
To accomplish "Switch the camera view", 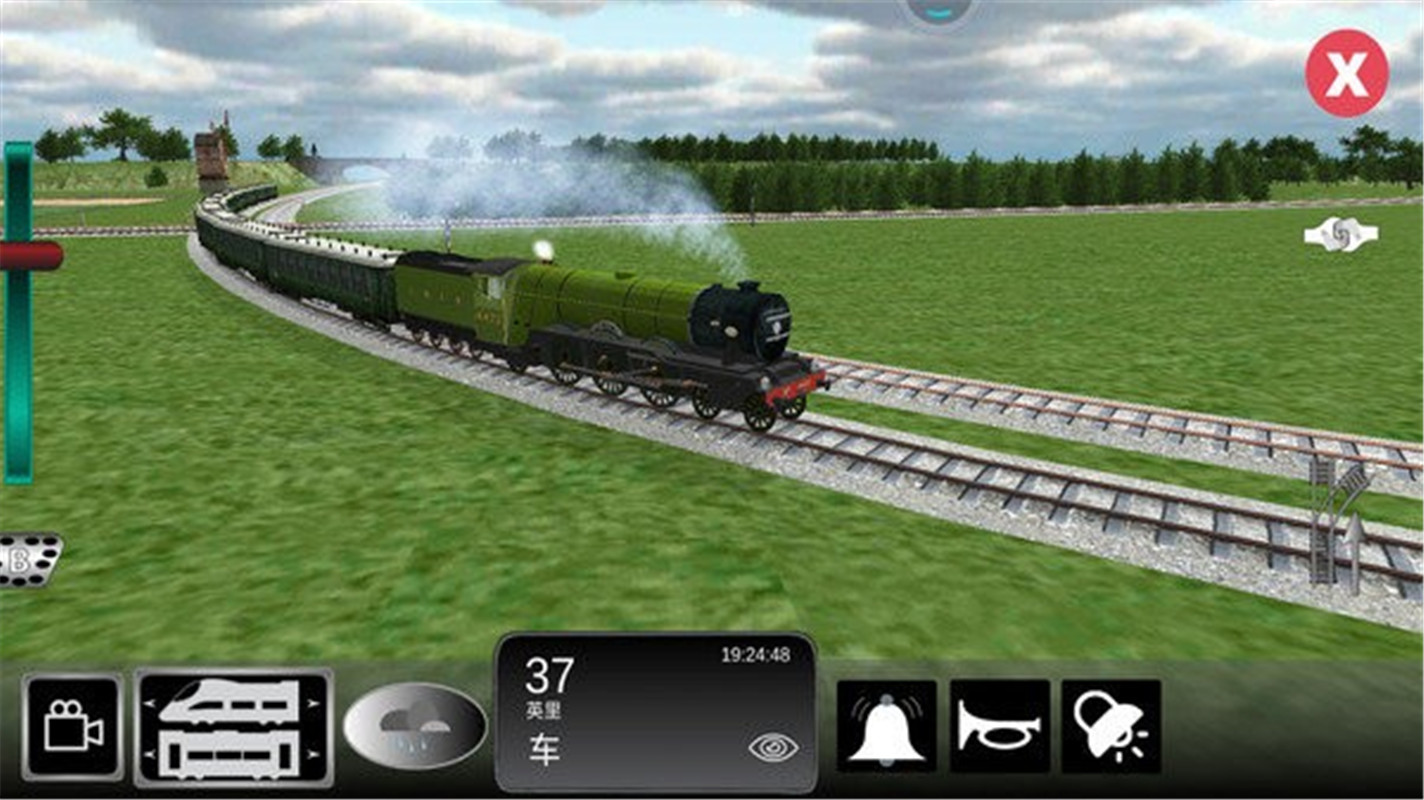I will point(73,727).
